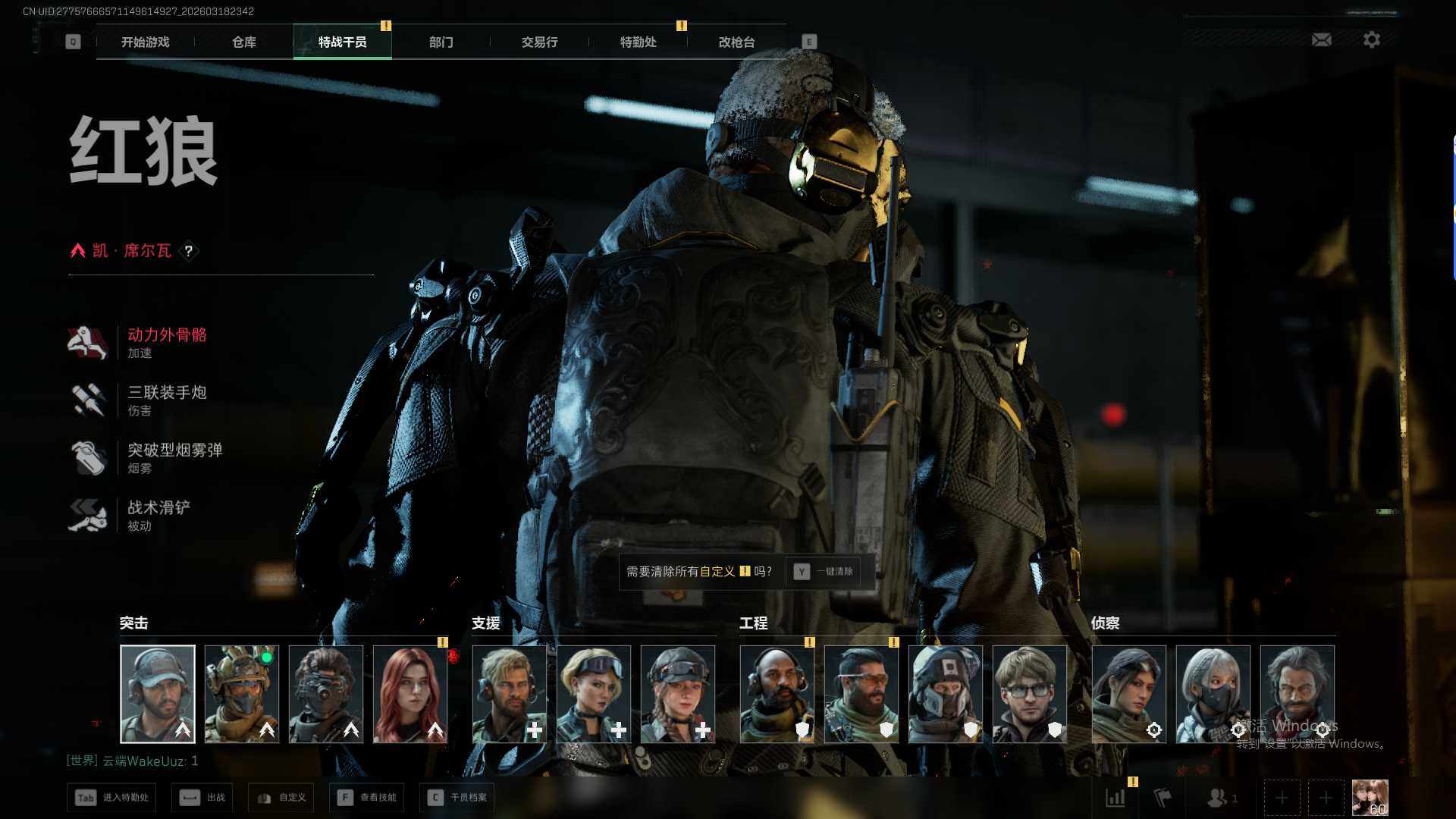Open the 交易行 tab
The image size is (1456, 819).
(539, 42)
